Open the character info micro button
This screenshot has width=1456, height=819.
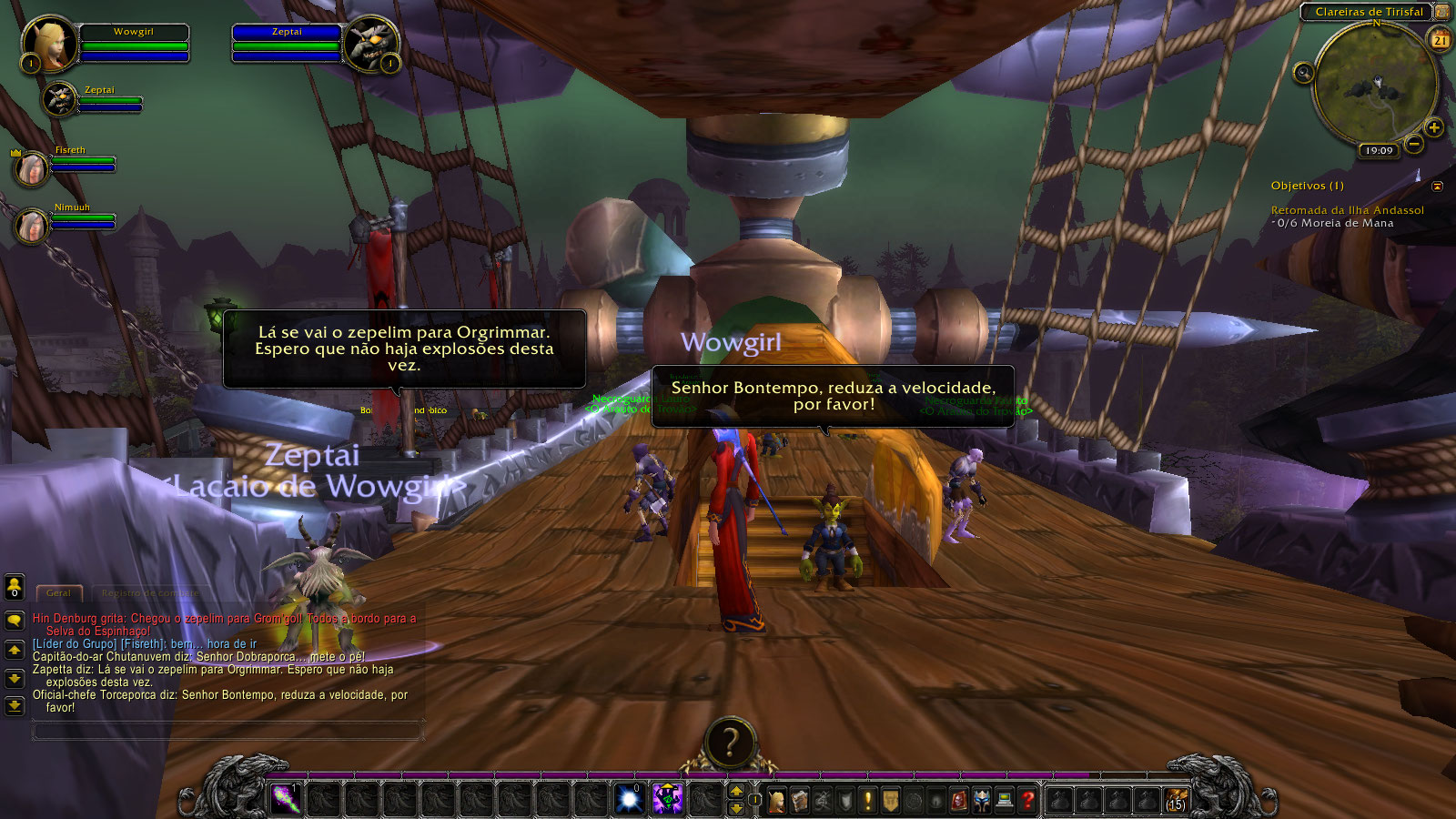776,800
